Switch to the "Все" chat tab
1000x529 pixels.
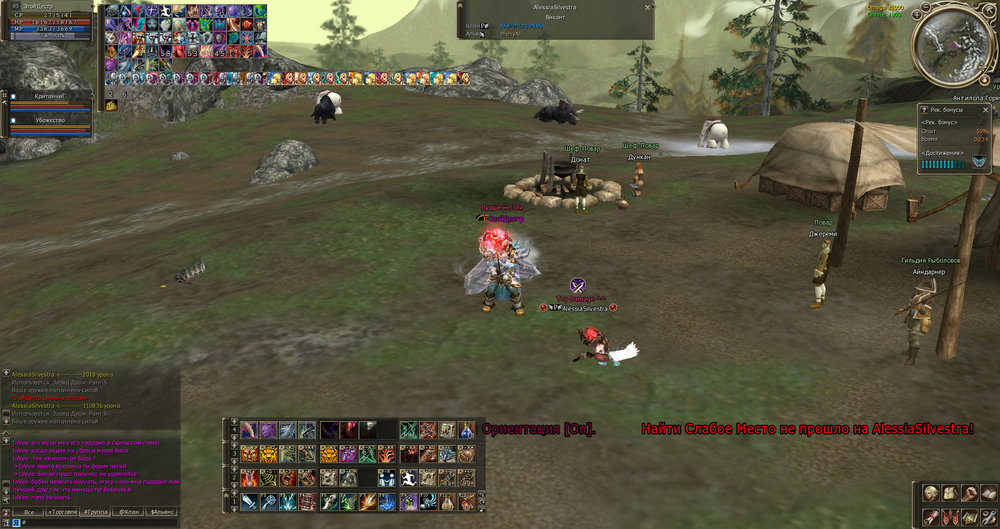(30, 511)
